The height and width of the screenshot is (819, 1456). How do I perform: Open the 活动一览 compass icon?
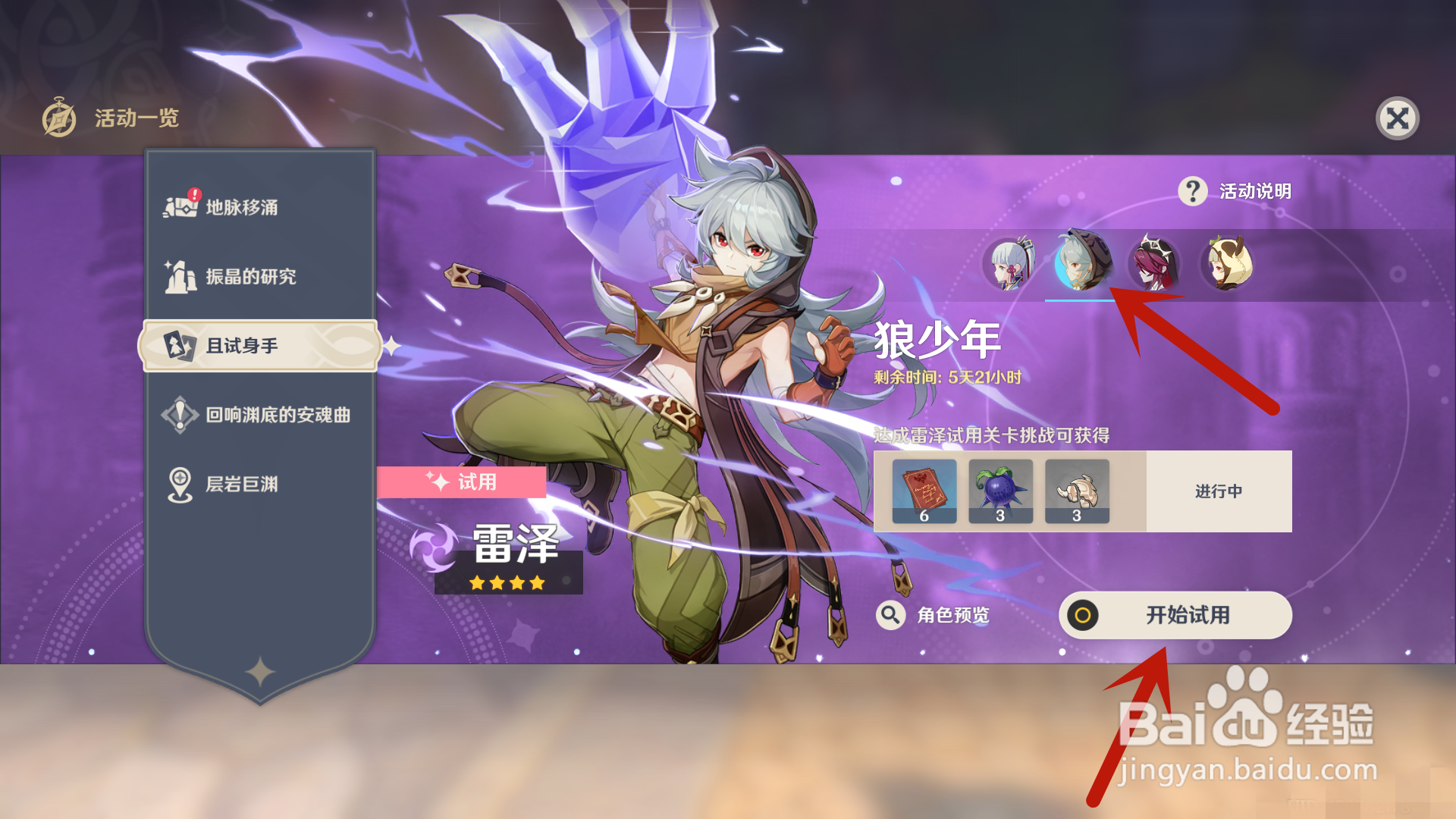(x=60, y=118)
